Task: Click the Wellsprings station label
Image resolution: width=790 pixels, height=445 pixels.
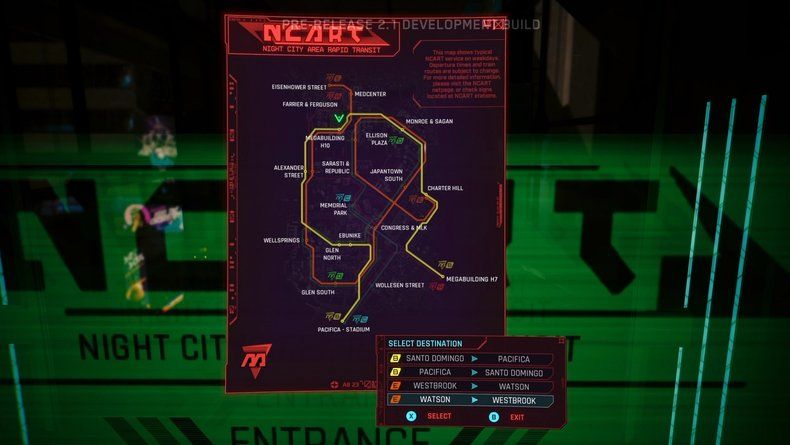Action: tap(281, 240)
